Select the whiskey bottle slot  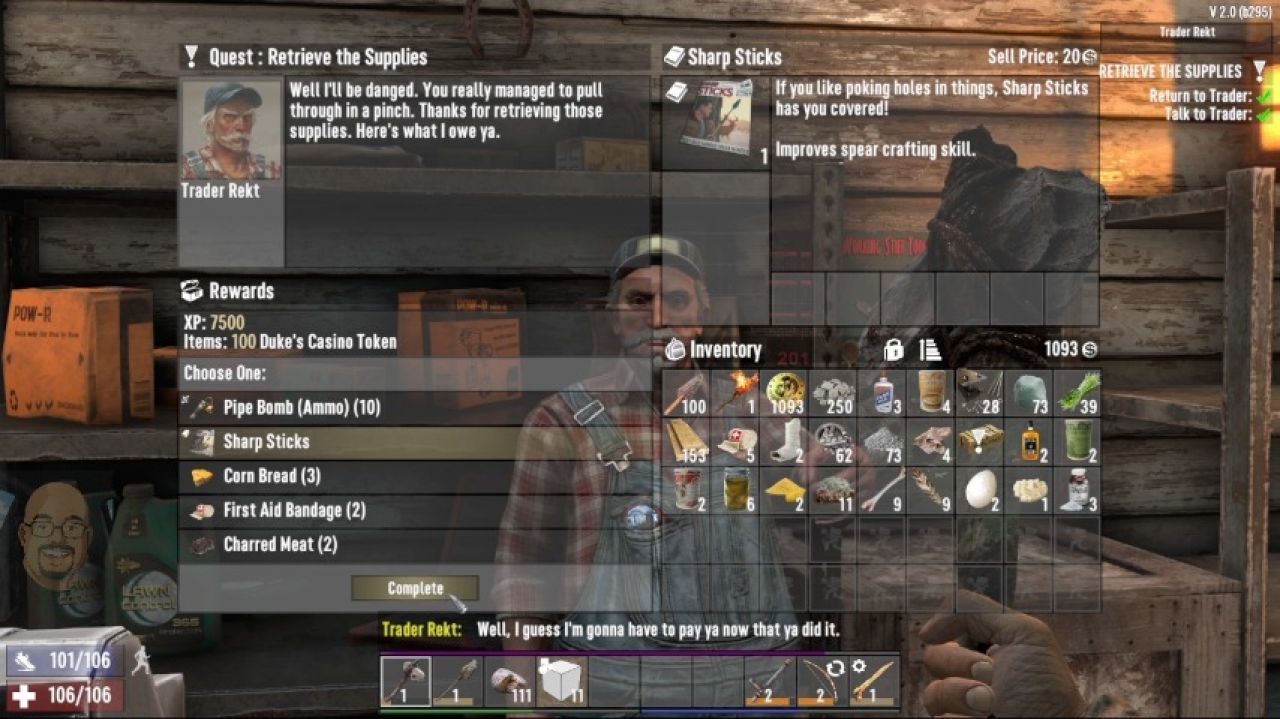1029,441
